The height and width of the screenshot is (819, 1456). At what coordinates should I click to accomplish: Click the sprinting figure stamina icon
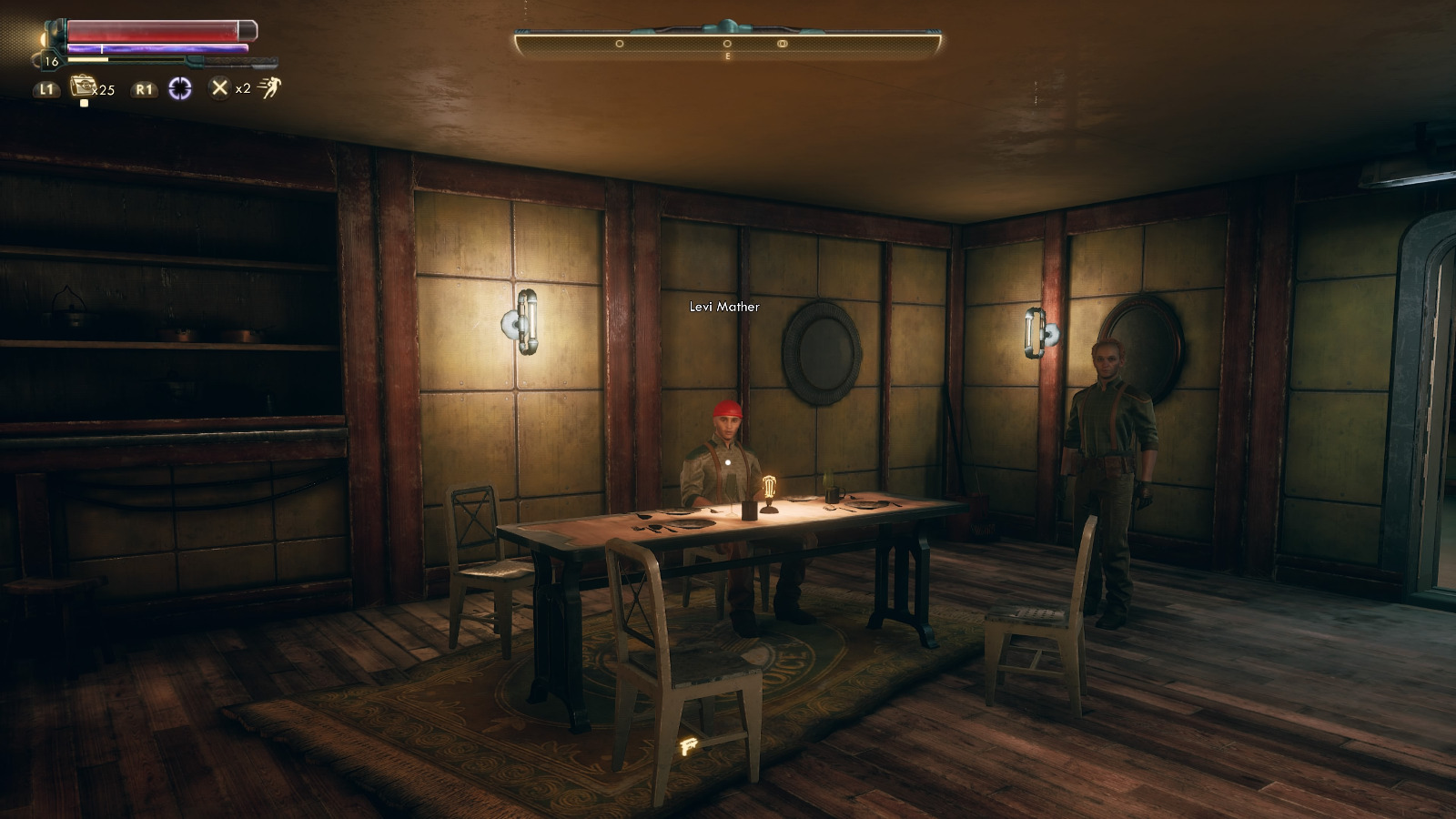pyautogui.click(x=269, y=87)
